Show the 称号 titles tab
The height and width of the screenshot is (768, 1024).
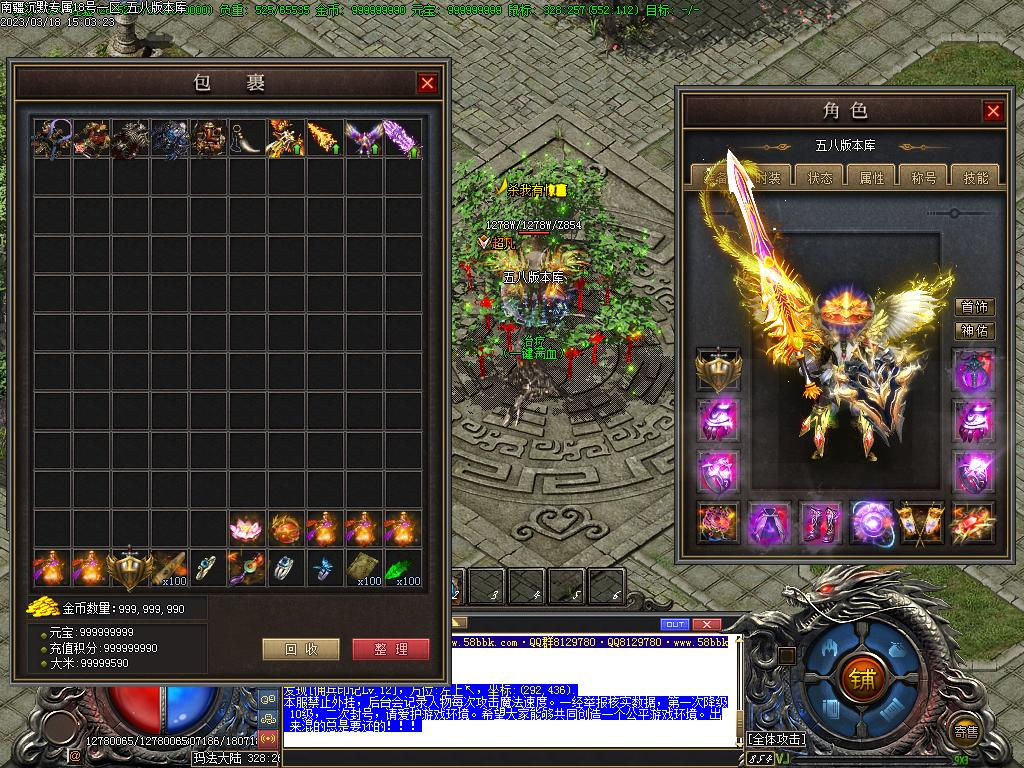923,177
